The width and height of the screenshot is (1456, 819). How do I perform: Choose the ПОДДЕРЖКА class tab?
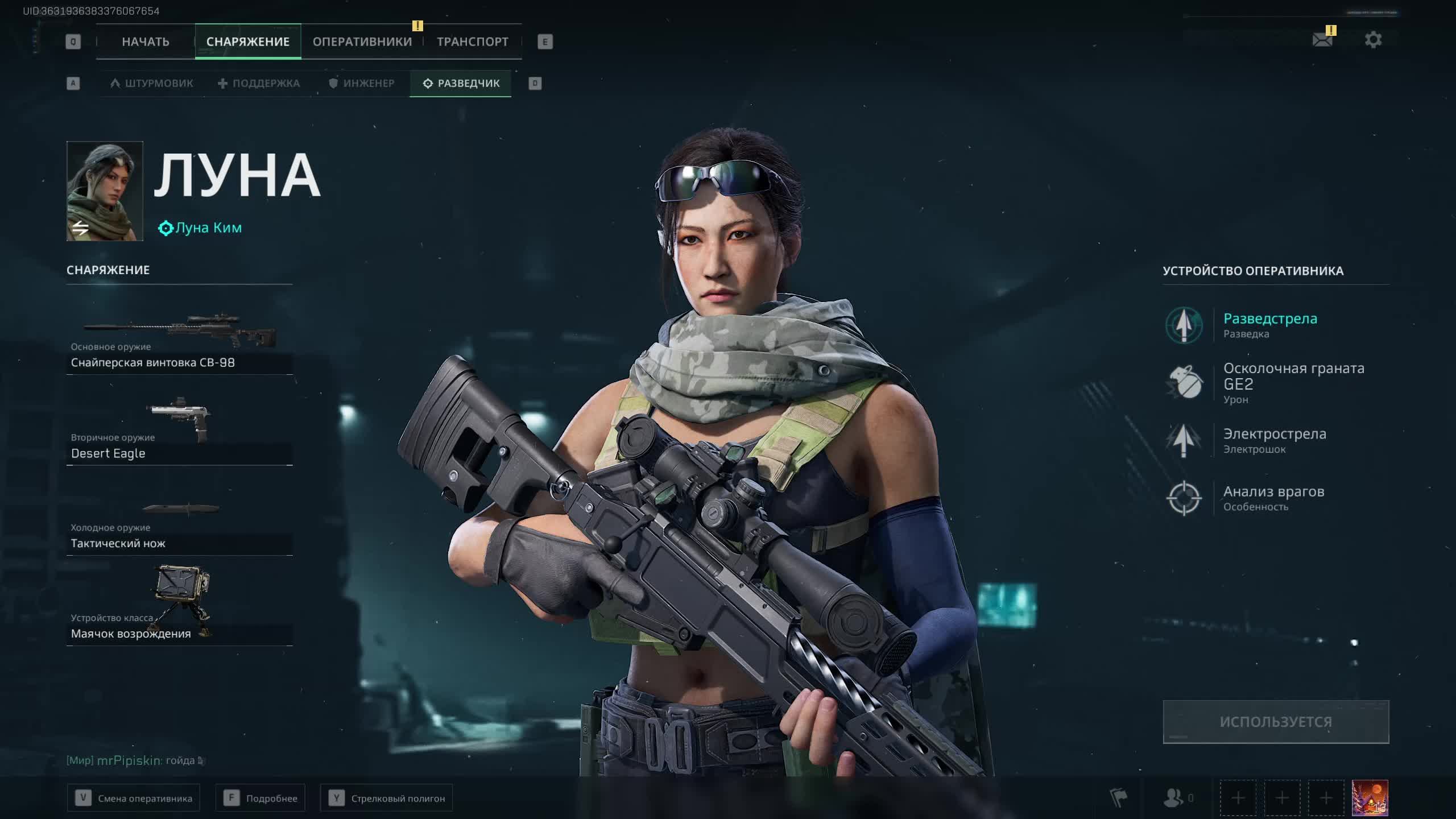(x=259, y=84)
